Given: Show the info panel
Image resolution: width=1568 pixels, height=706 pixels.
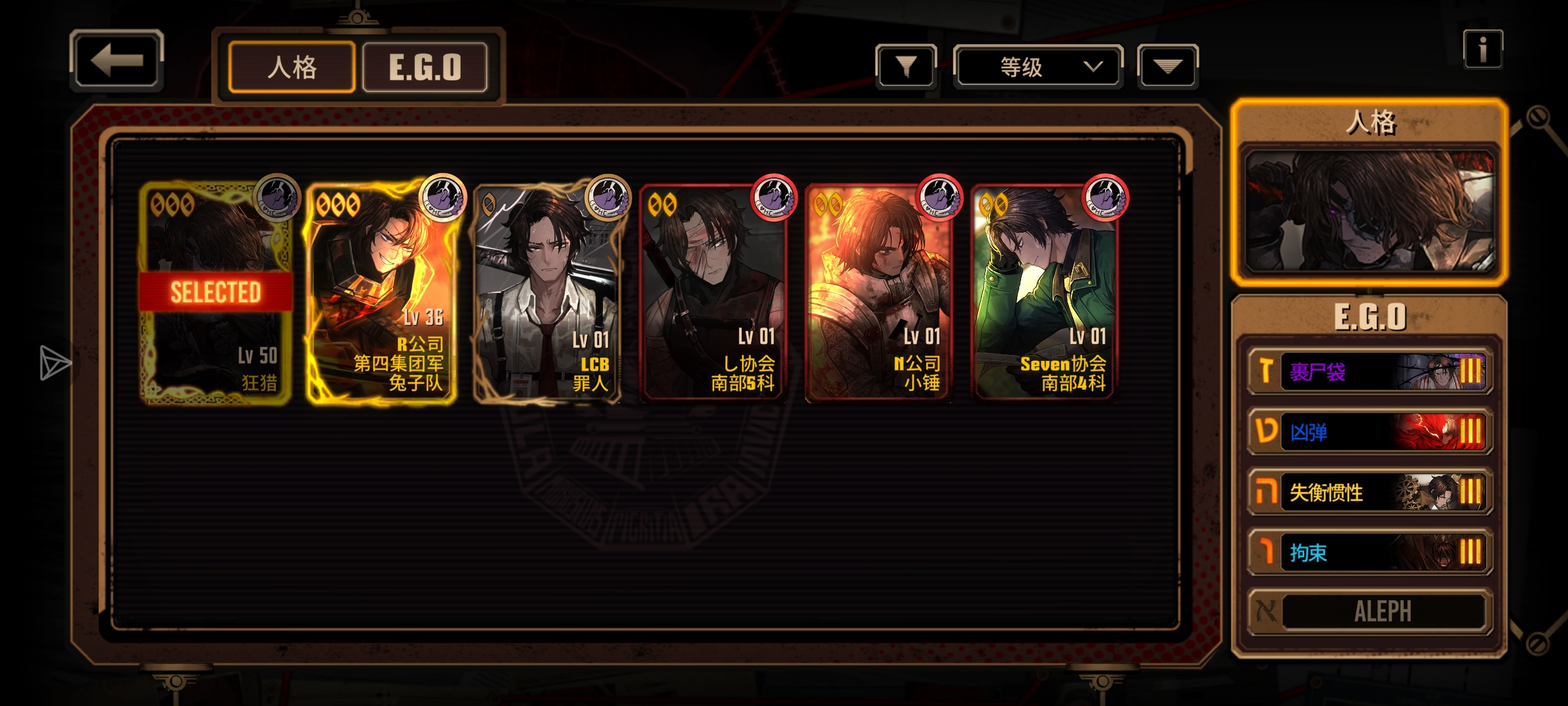Looking at the screenshot, I should coord(1482,50).
